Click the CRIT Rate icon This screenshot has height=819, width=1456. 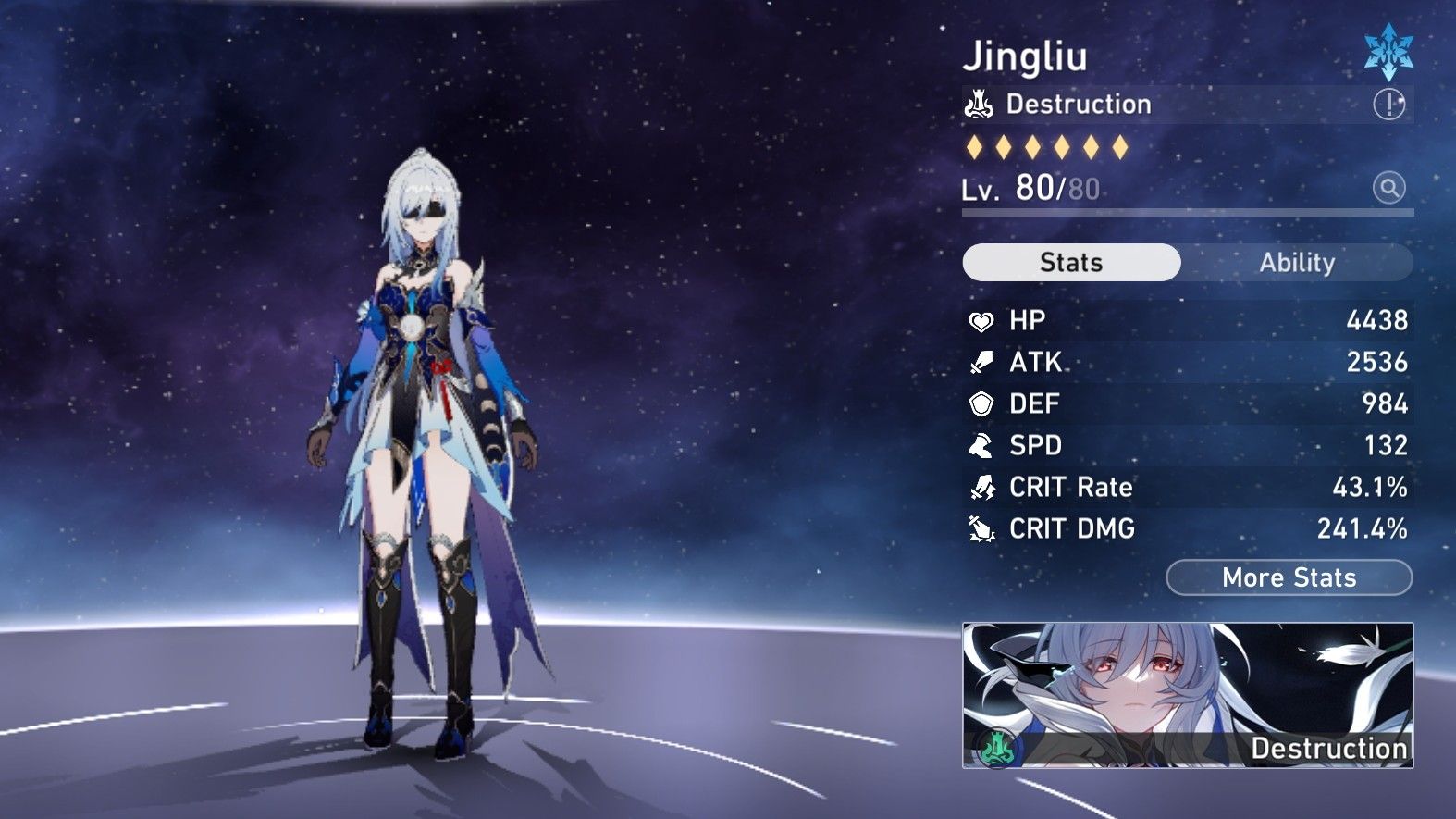(981, 487)
